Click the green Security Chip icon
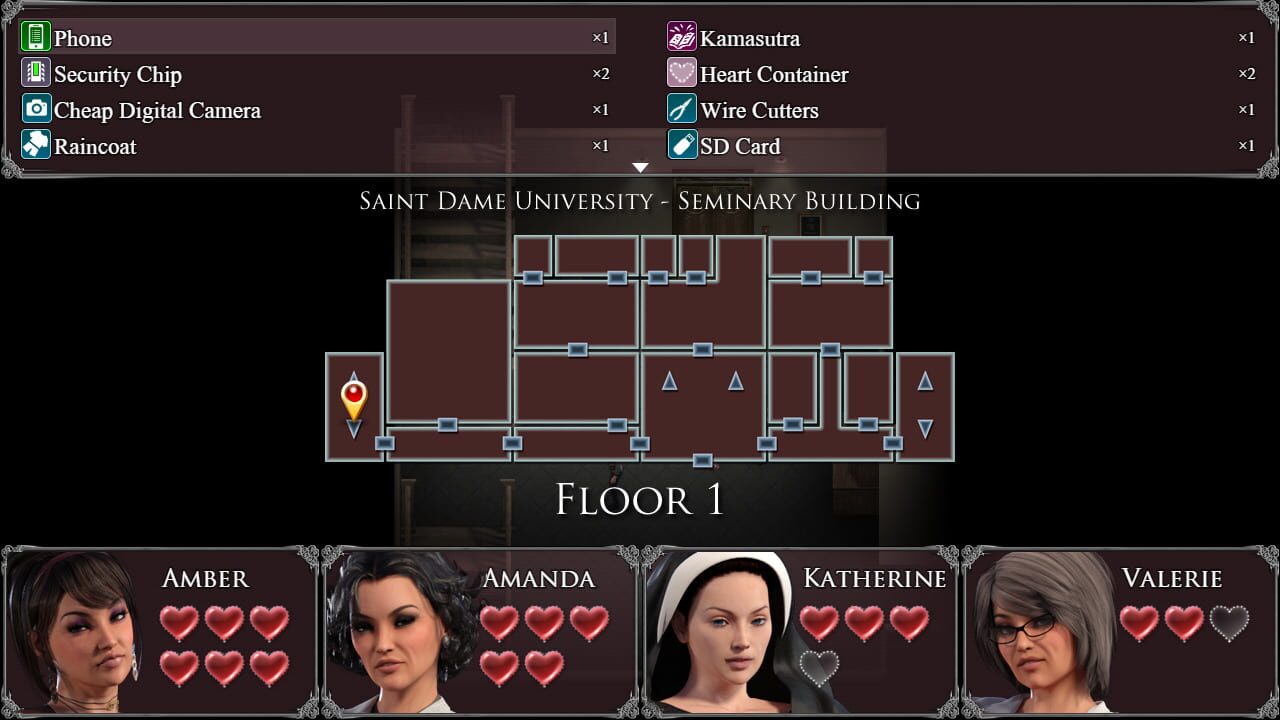Image resolution: width=1280 pixels, height=720 pixels. pos(34,73)
